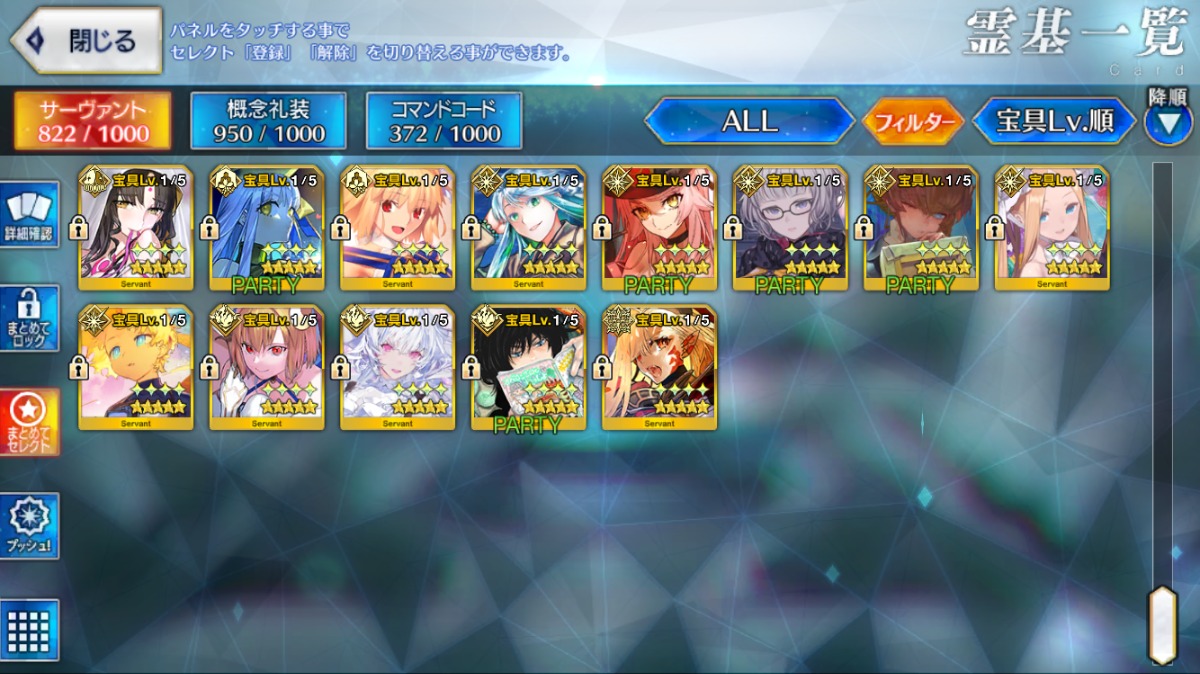Show the コマンドコード tab
This screenshot has height=674, width=1200.
[x=444, y=121]
